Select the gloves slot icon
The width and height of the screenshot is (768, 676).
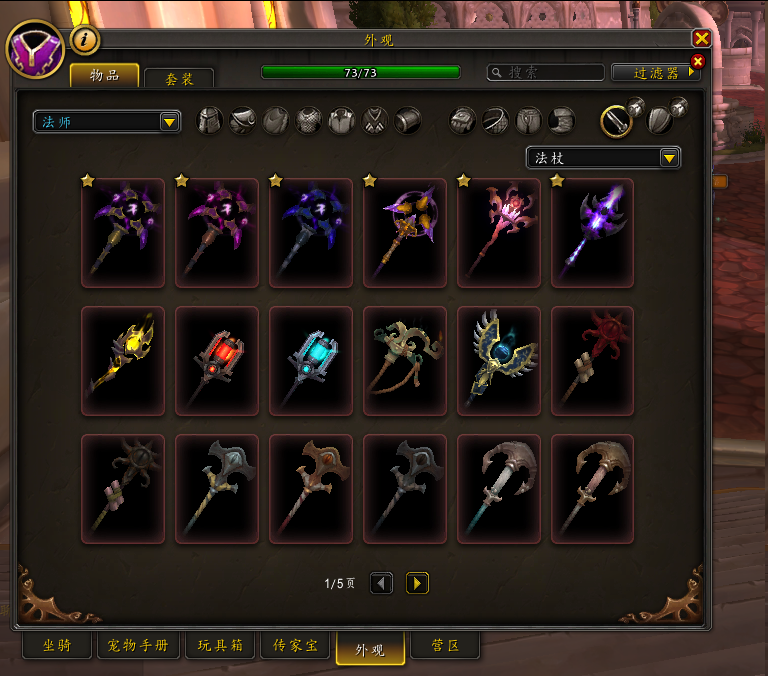click(x=462, y=121)
